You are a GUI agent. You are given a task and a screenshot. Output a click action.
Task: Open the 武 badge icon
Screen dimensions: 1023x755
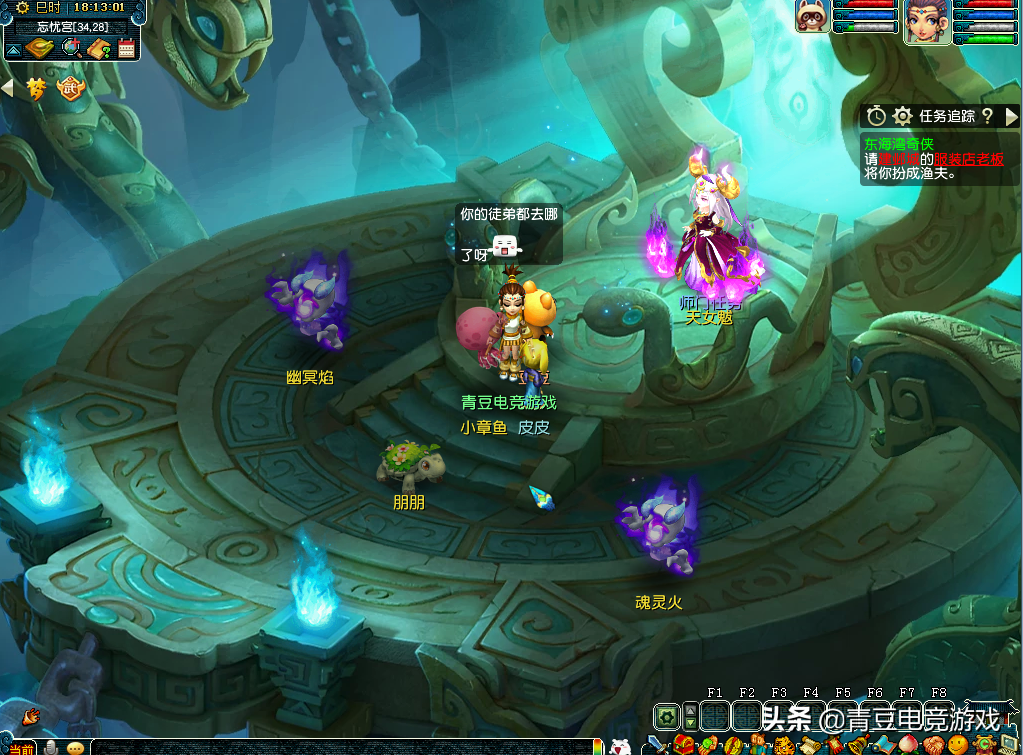tap(72, 89)
